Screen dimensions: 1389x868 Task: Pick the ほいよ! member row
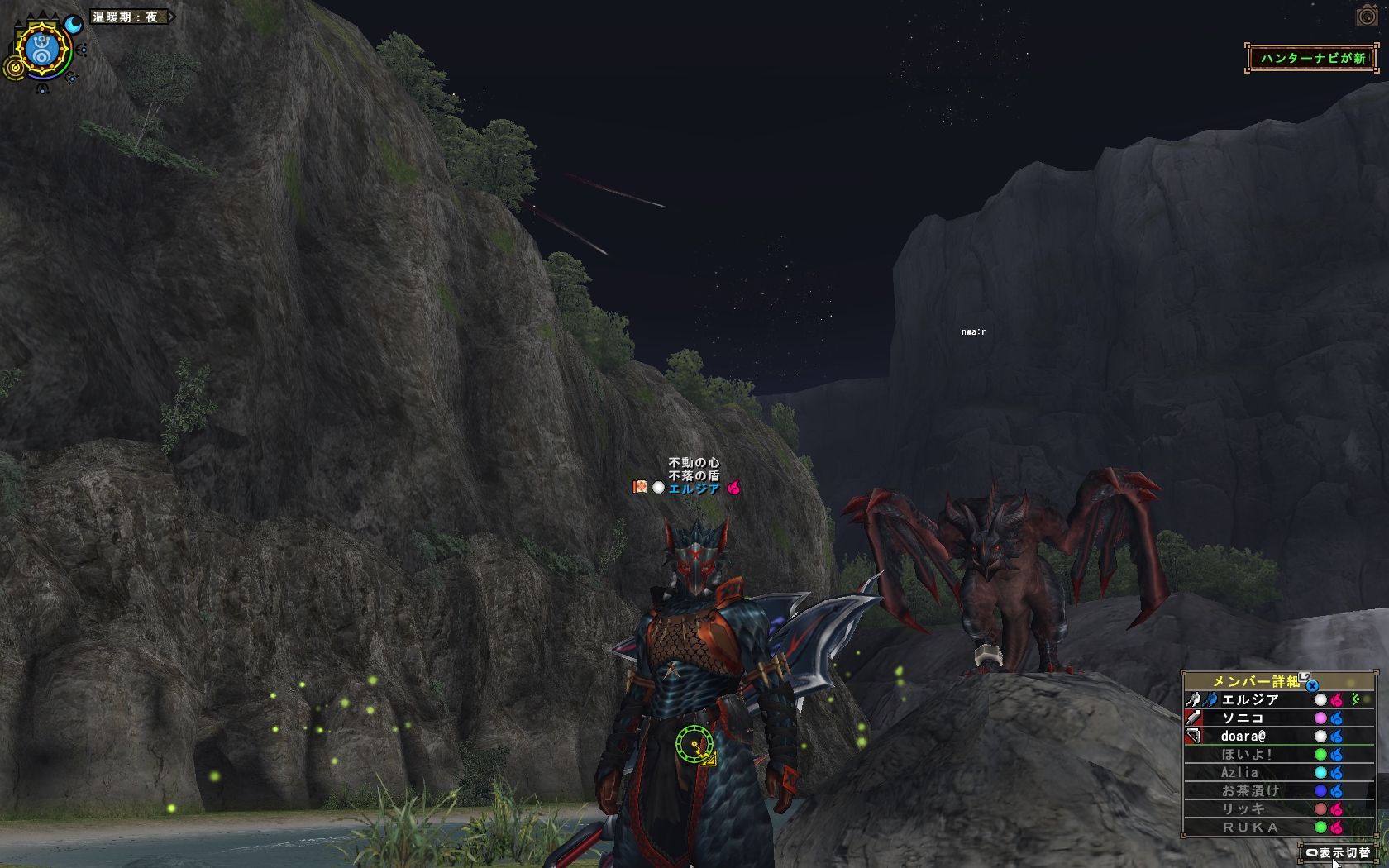pos(1246,755)
